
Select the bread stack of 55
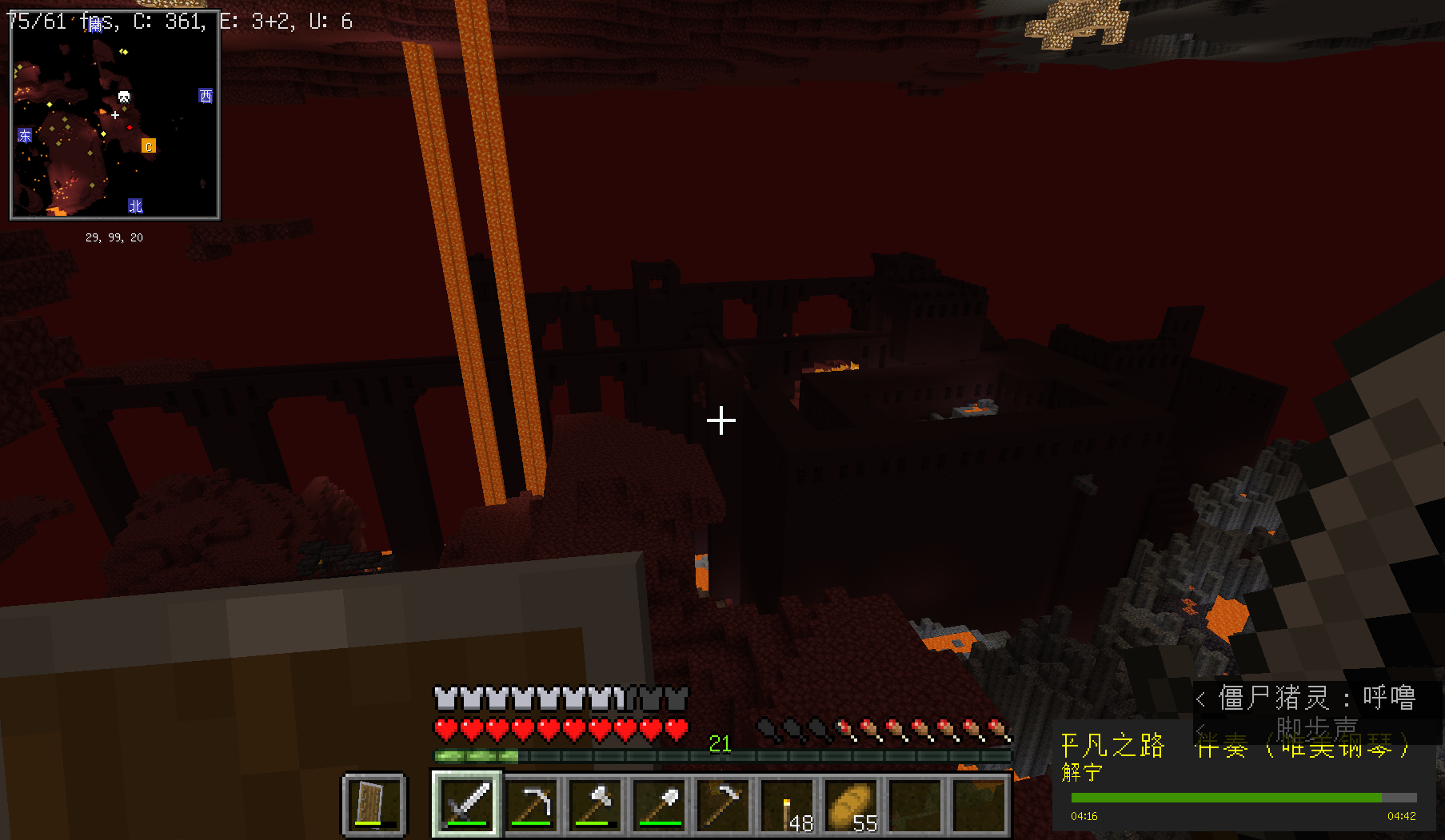coord(852,803)
